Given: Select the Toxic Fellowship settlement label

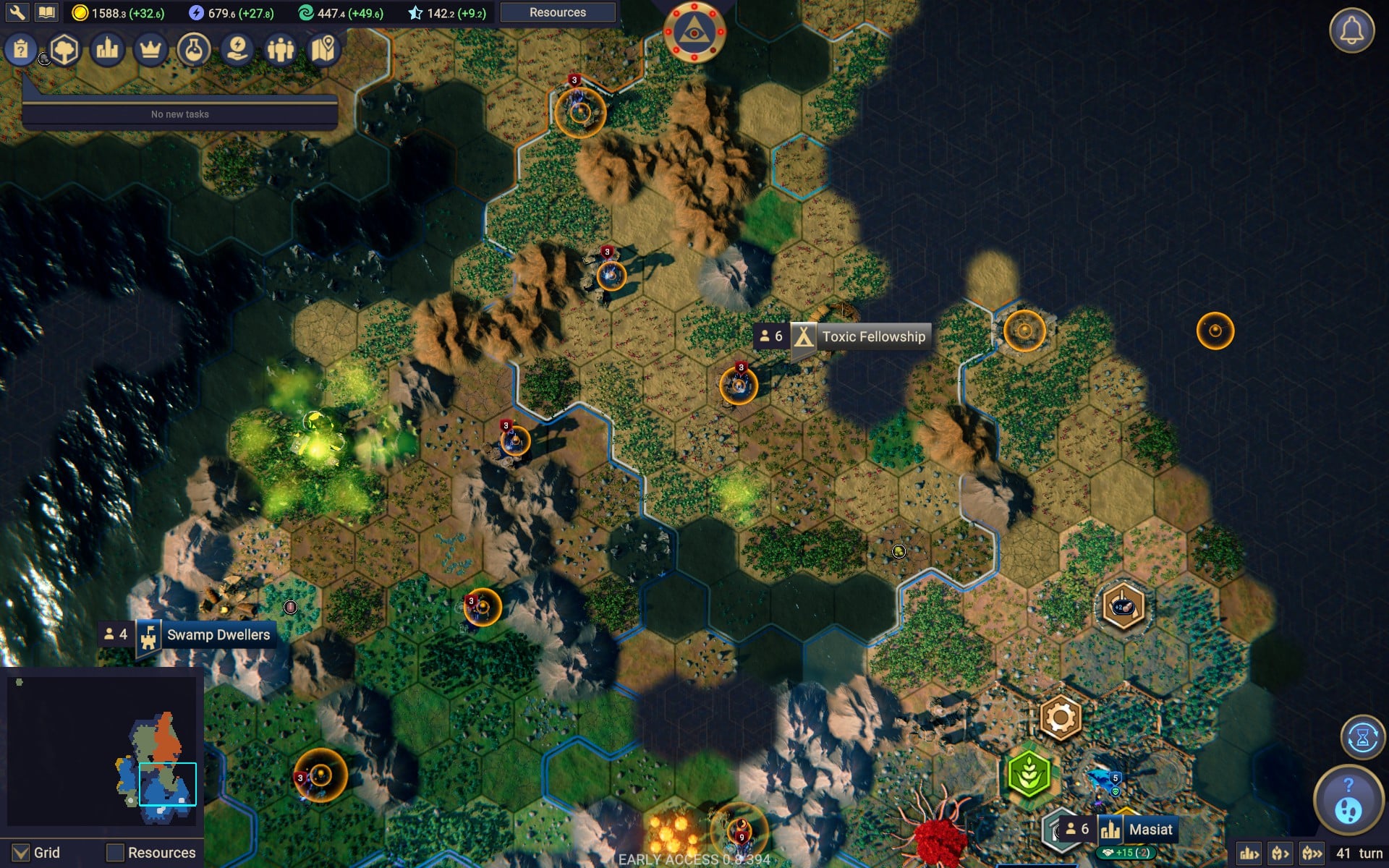Looking at the screenshot, I should [873, 336].
